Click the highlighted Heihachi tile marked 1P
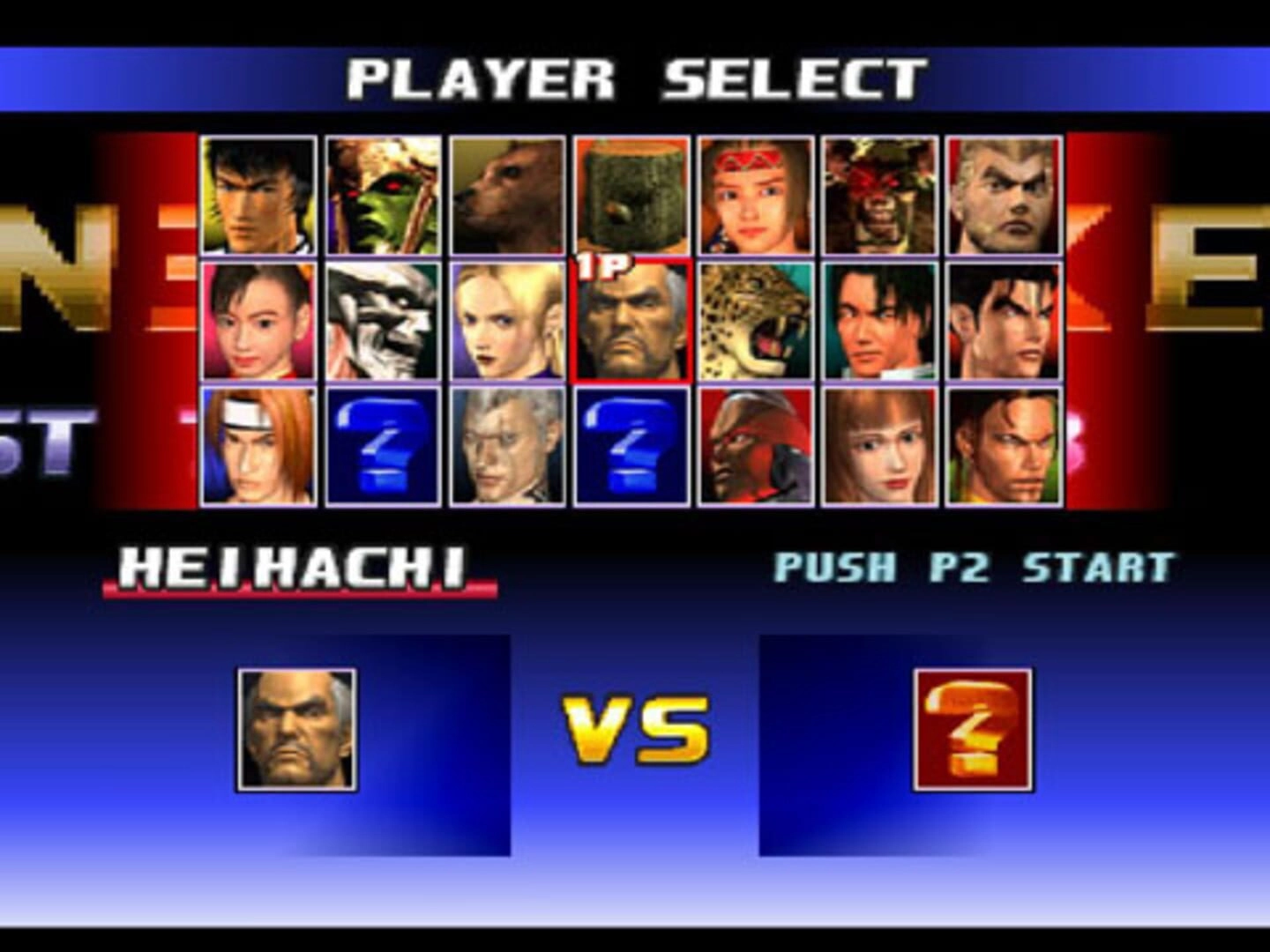This screenshot has width=1270, height=952. 631,321
